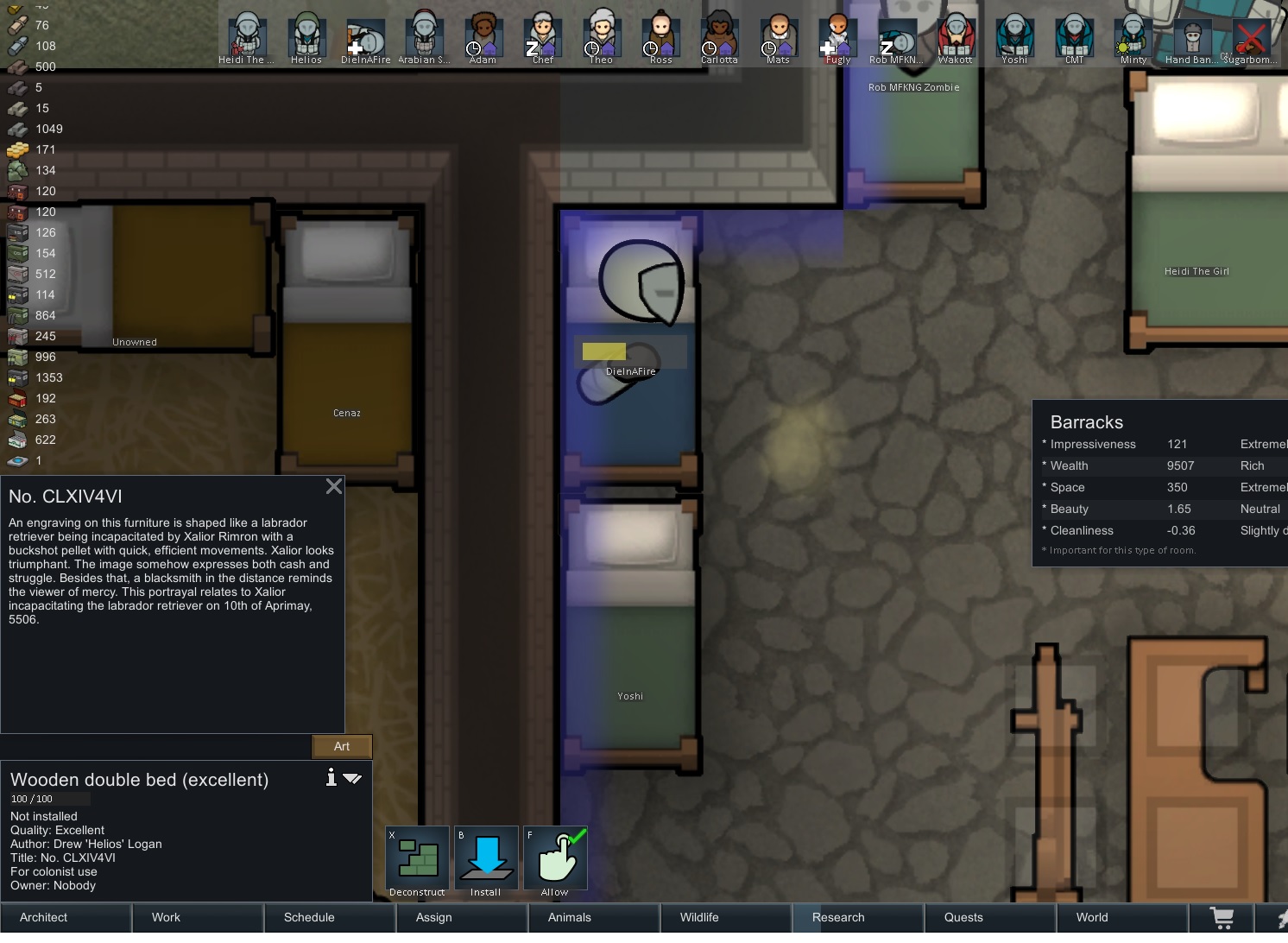Switch to the World view

[1122, 917]
